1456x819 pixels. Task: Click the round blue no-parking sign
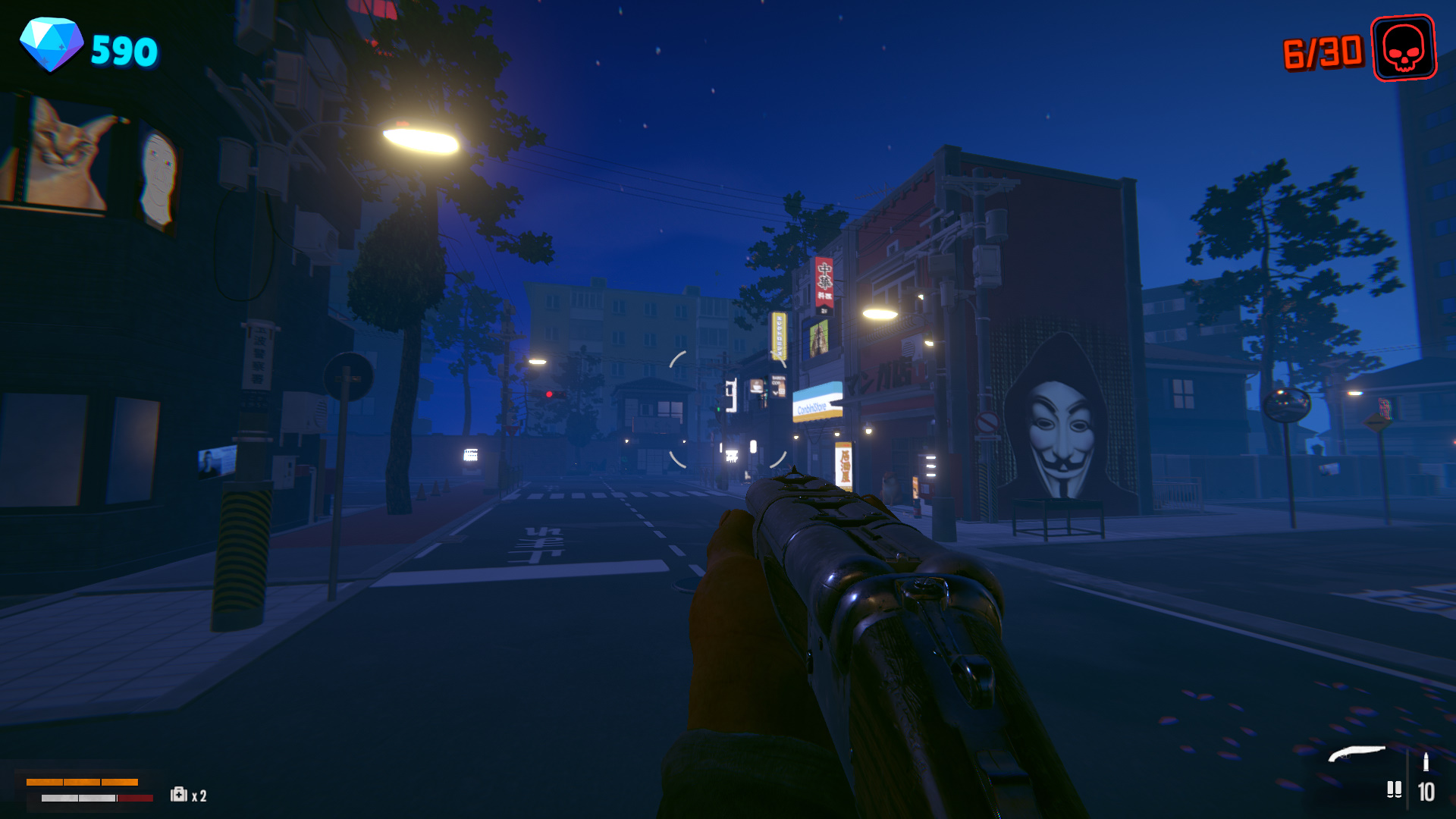tap(988, 422)
